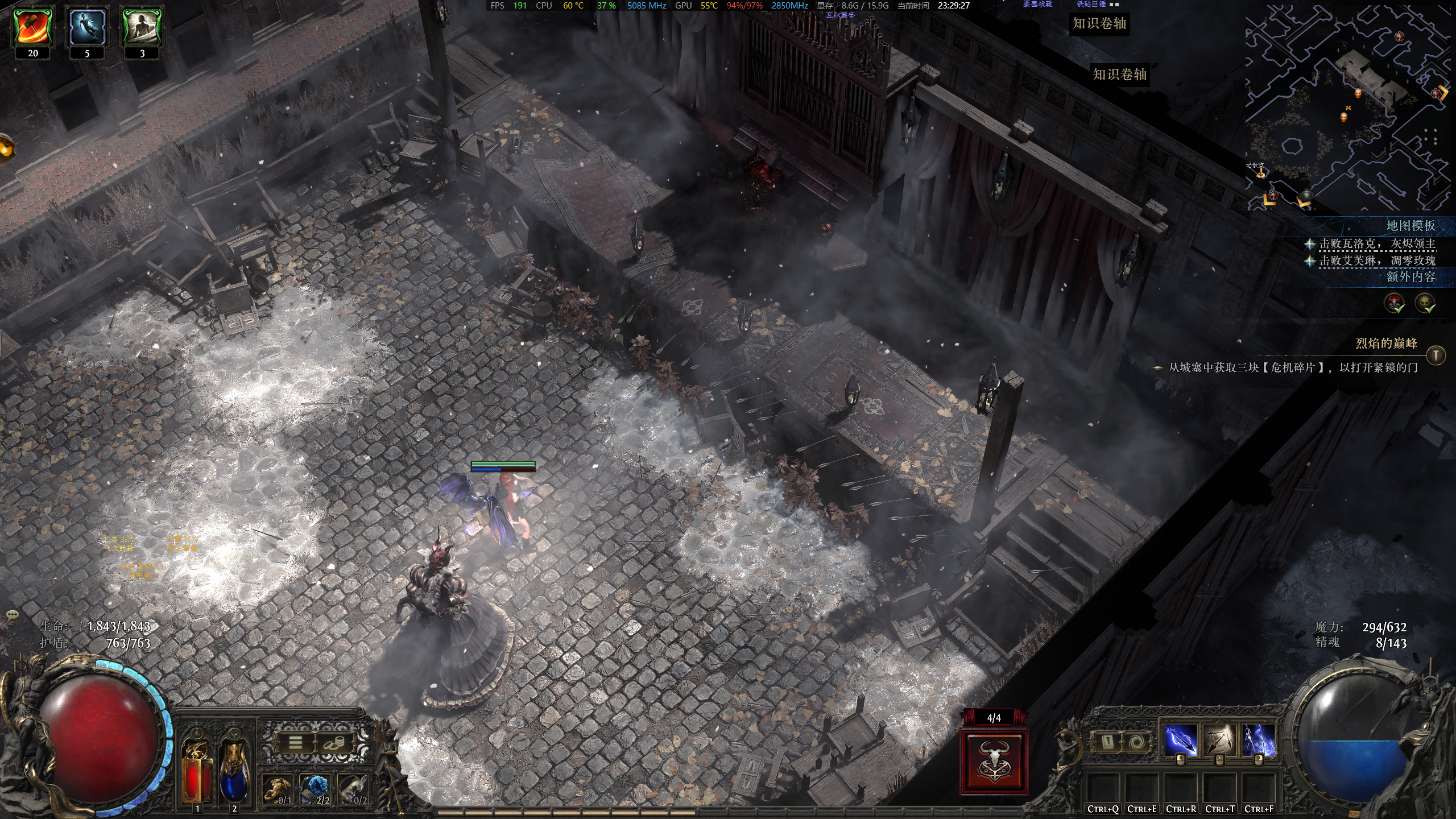Open the coins and rings shop button
Image resolution: width=1456 pixels, height=819 pixels.
[334, 742]
